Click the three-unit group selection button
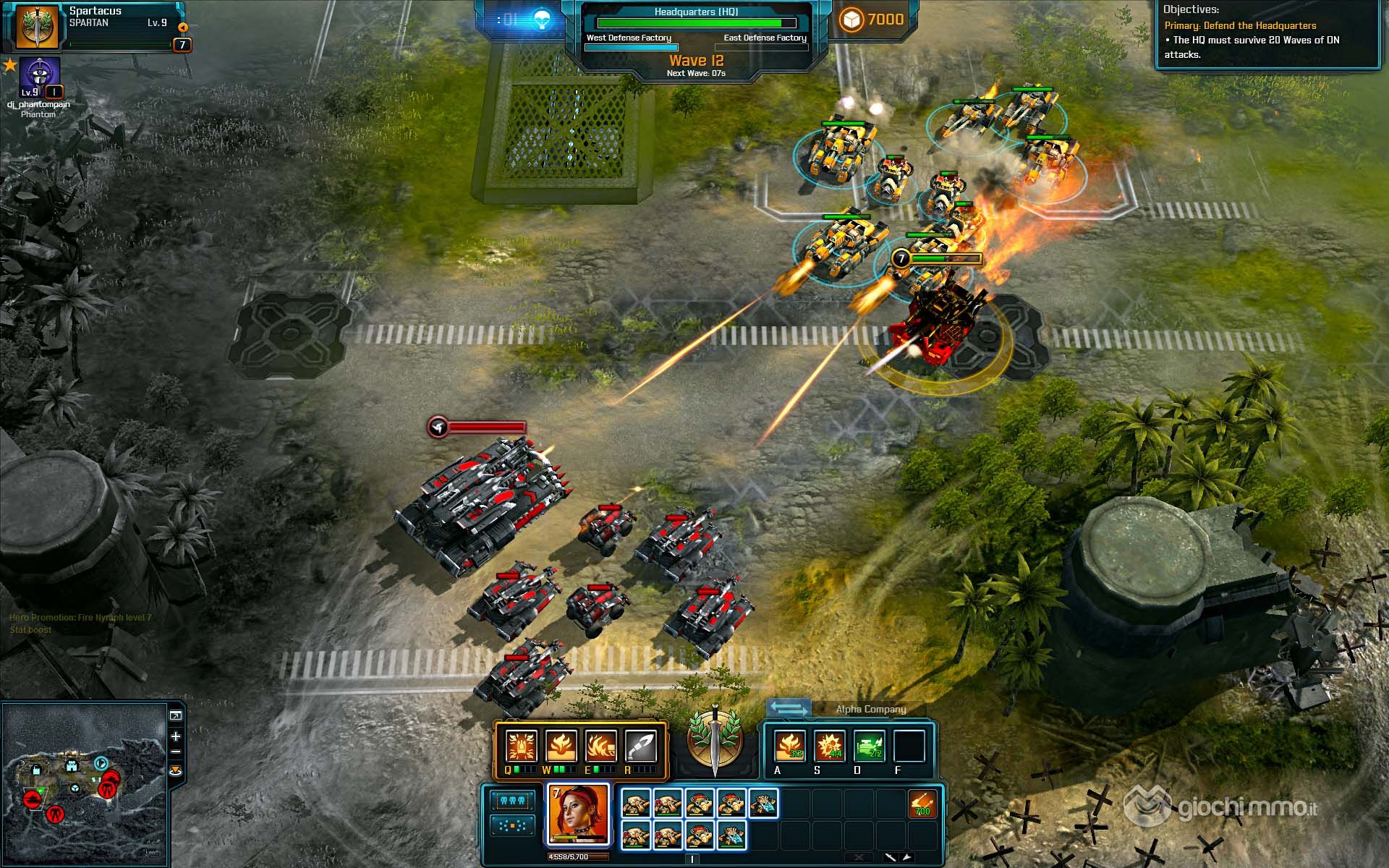This screenshot has width=1389, height=868. pos(511,801)
